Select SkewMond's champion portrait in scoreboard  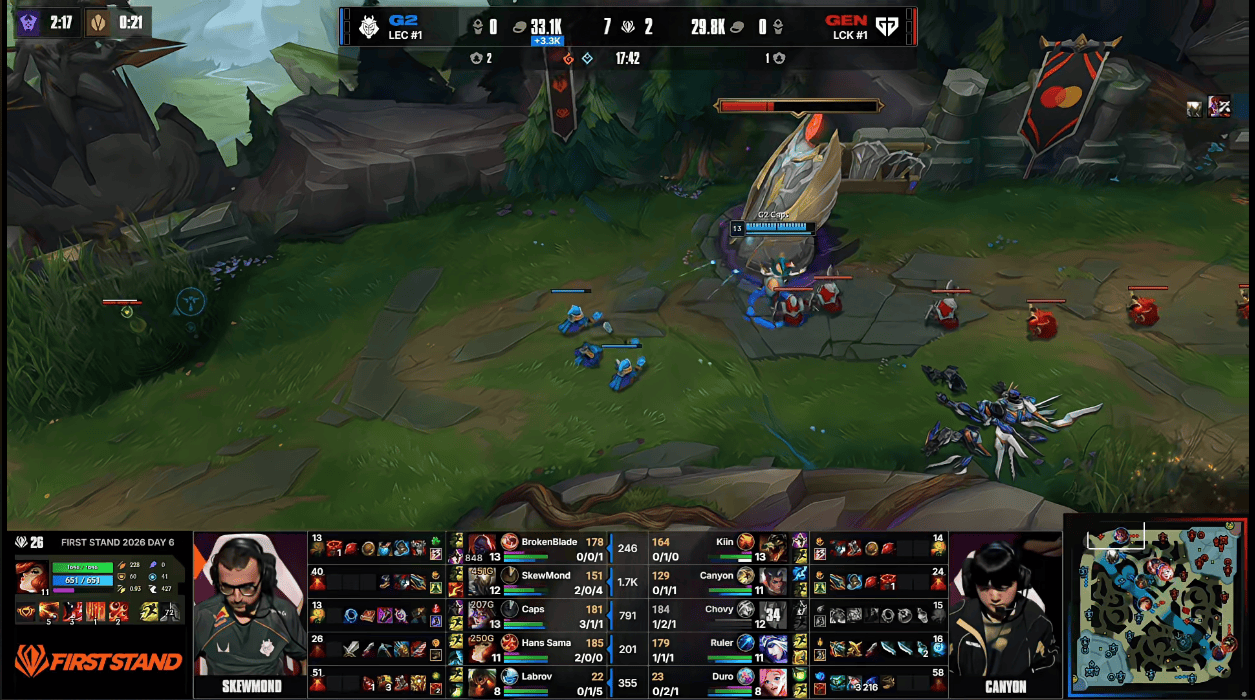(x=483, y=581)
